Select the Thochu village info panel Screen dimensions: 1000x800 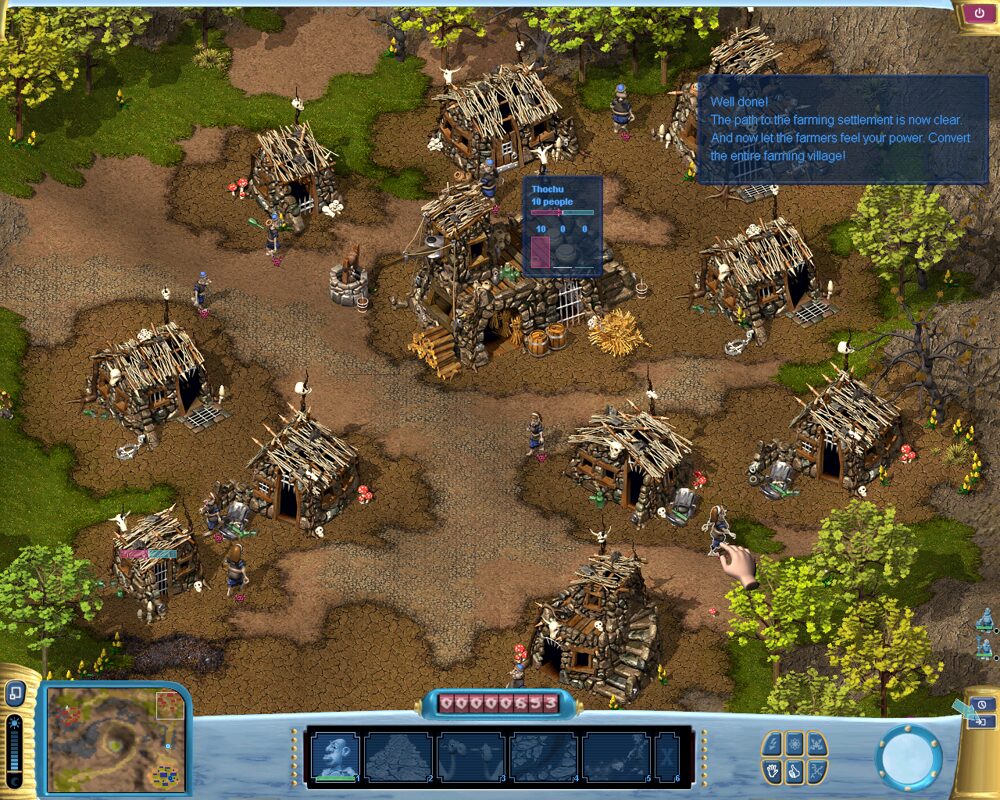pyautogui.click(x=563, y=225)
